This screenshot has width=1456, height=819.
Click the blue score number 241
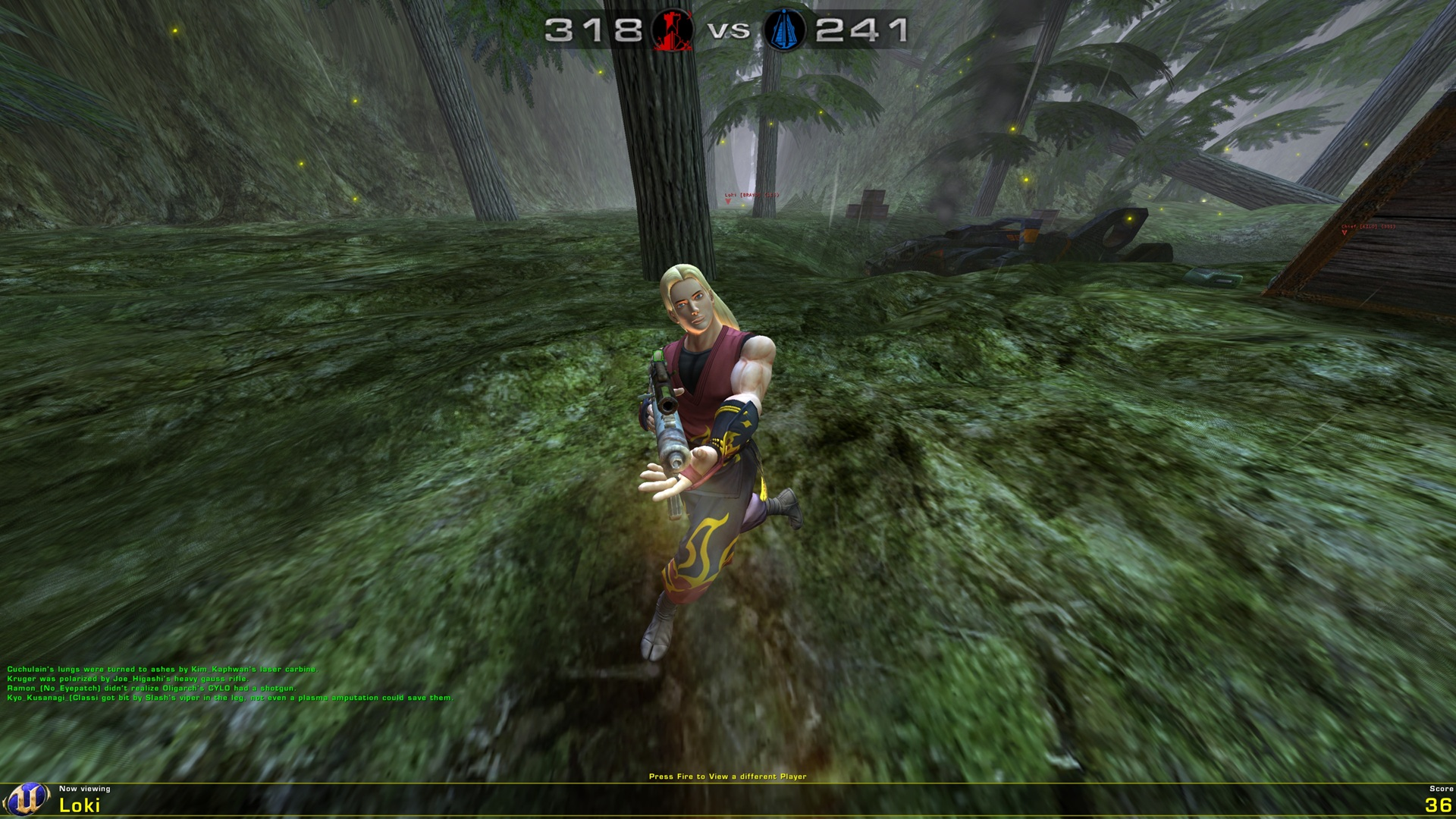tap(861, 30)
